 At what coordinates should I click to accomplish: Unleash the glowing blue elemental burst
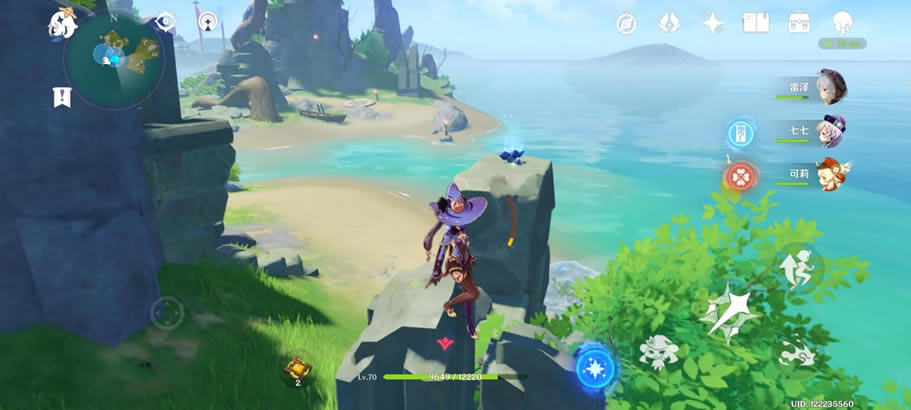597,366
